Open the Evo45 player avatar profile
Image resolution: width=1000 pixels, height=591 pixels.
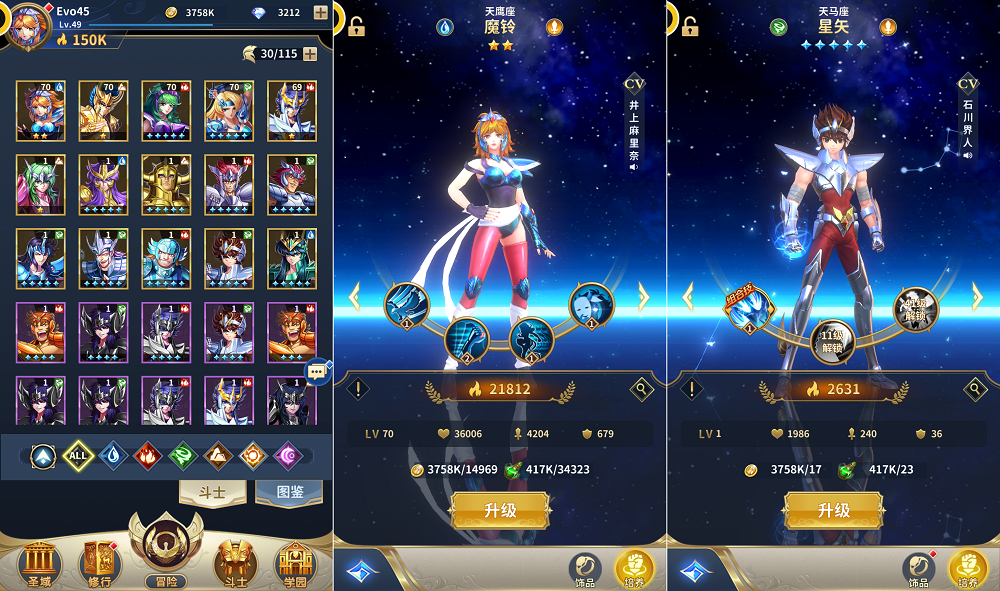[x=28, y=25]
